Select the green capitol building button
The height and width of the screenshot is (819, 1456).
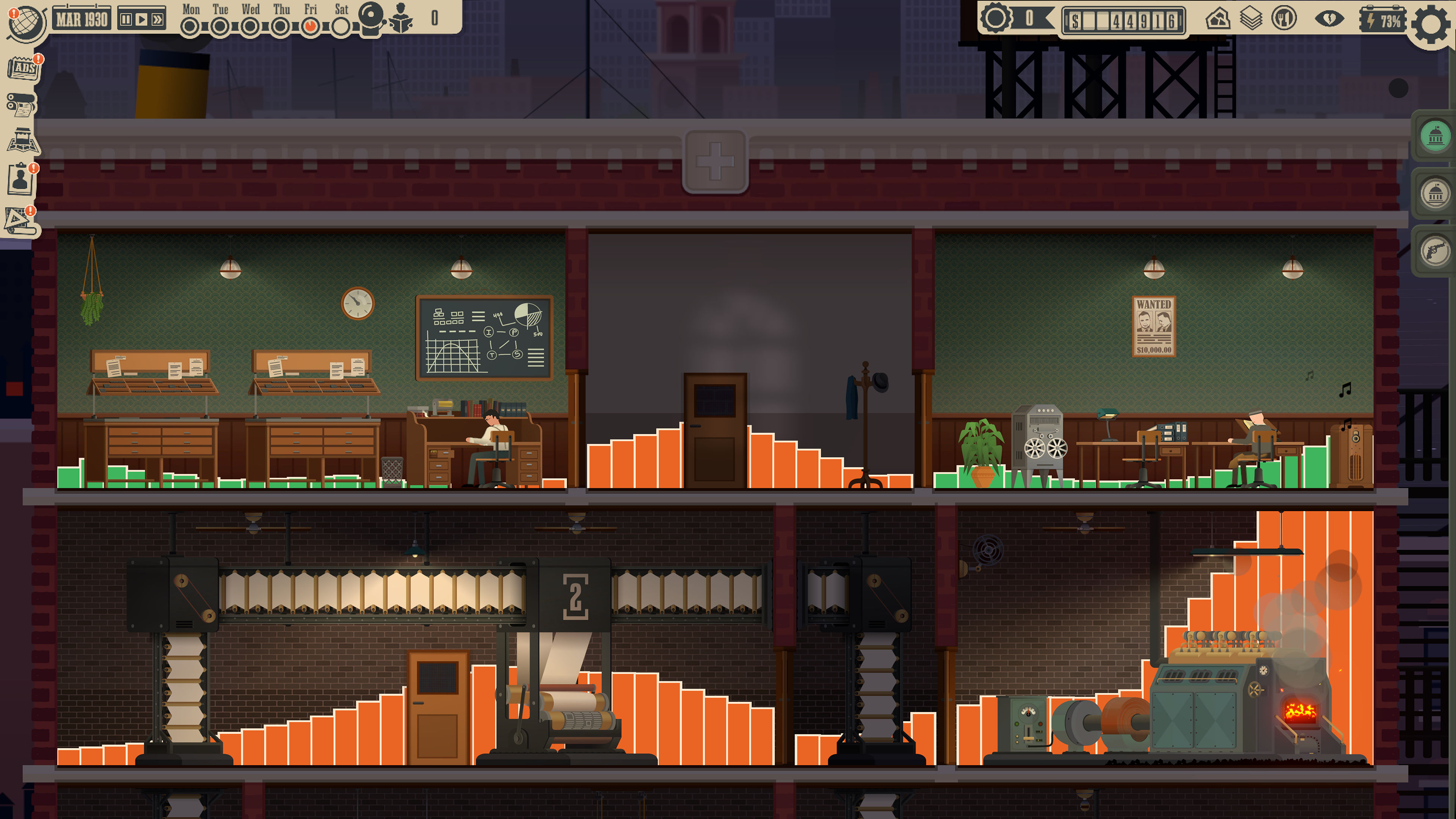tap(1435, 136)
